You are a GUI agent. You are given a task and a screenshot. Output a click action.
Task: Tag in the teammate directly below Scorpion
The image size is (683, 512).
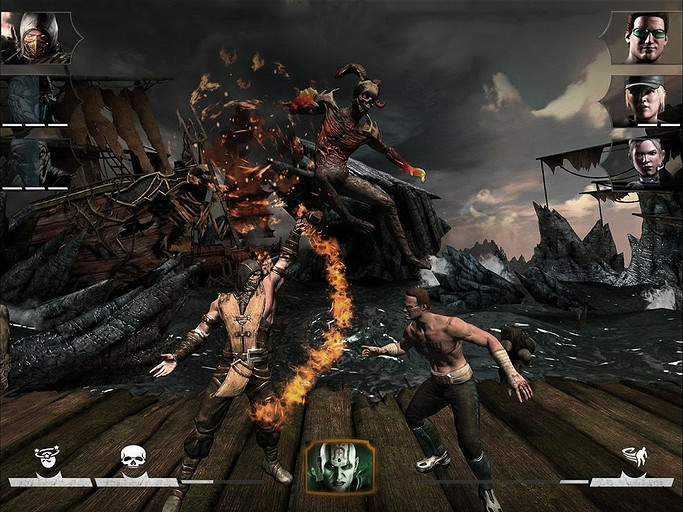pyautogui.click(x=35, y=98)
